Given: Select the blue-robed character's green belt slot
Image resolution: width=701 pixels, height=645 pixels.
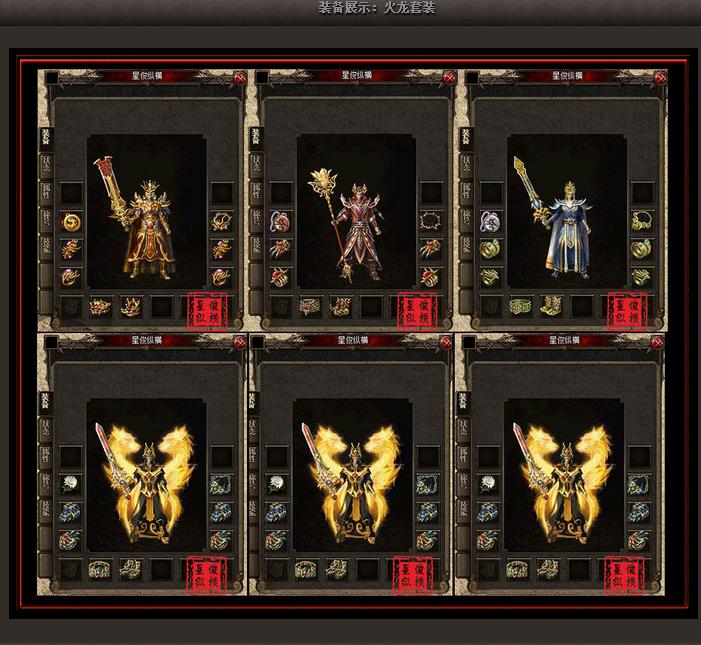Looking at the screenshot, I should pos(520,307).
